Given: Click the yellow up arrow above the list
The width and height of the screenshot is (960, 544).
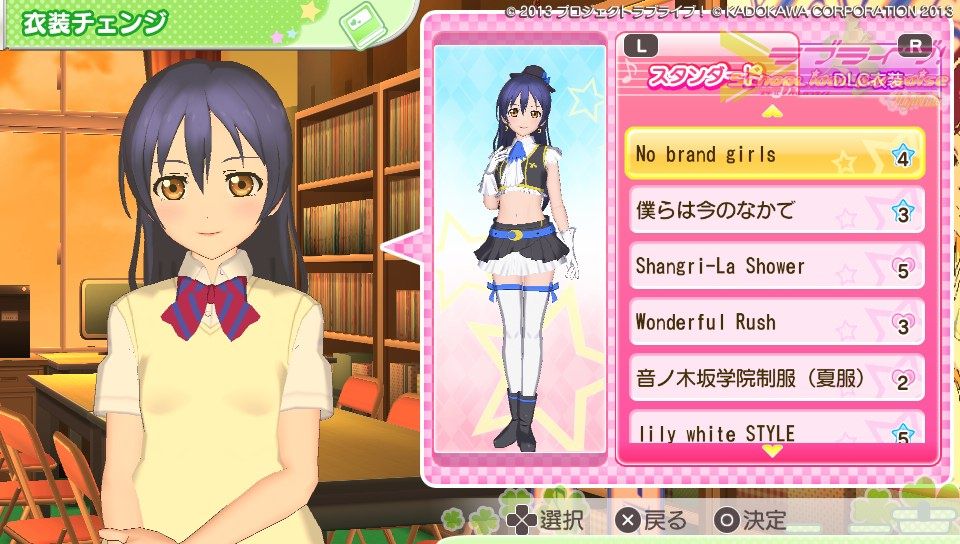Looking at the screenshot, I should pos(772,111).
